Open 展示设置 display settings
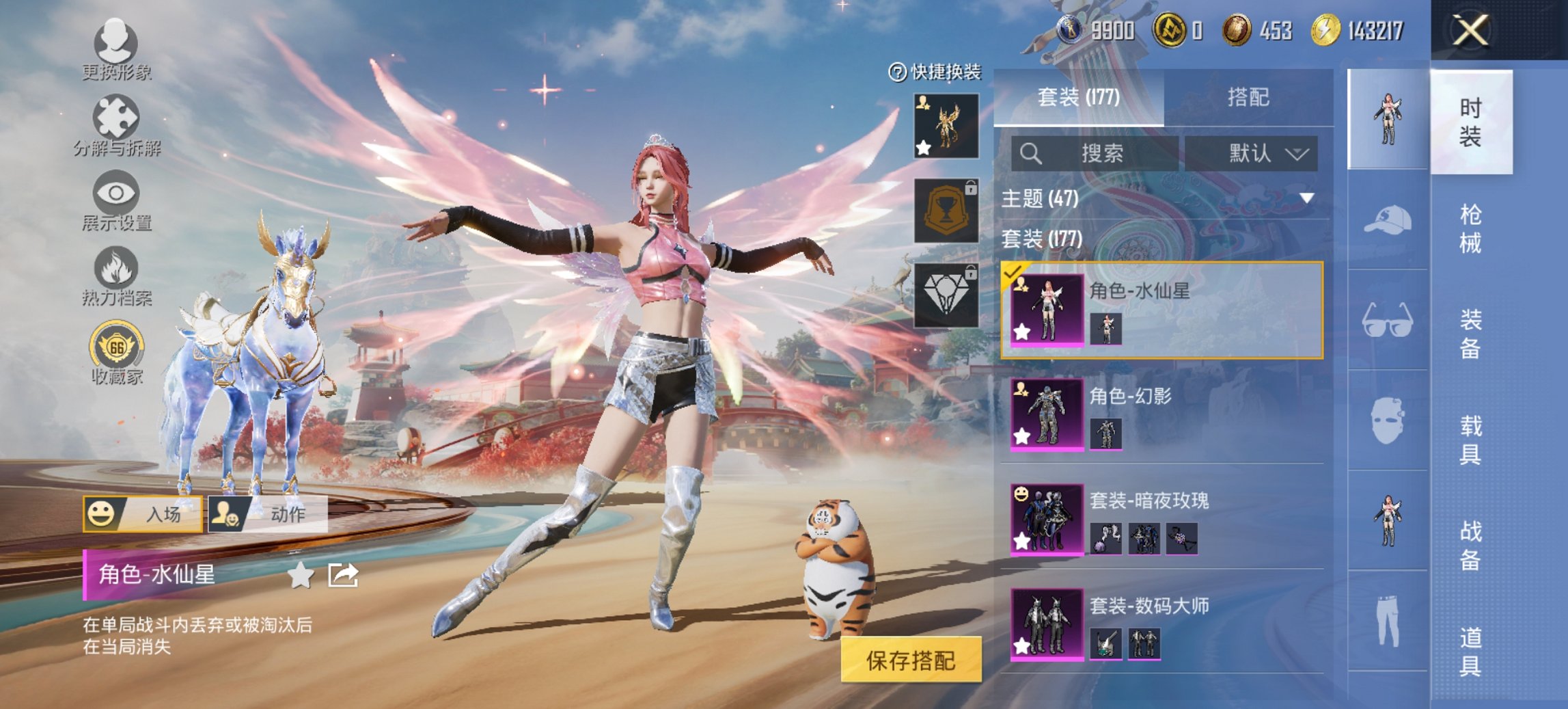The width and height of the screenshot is (1568, 709). [x=116, y=200]
